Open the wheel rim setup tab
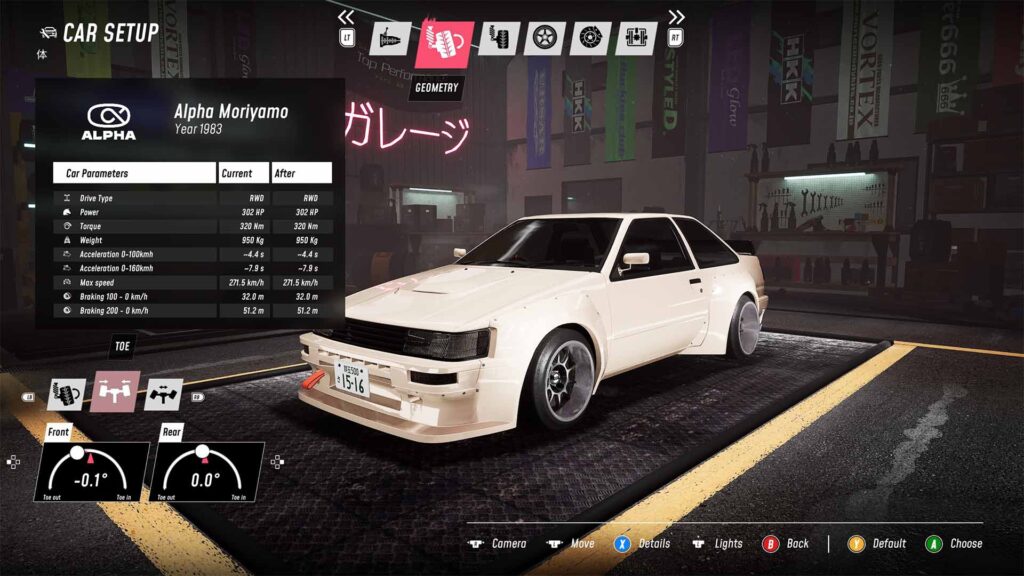The width and height of the screenshot is (1024, 576). coord(544,39)
